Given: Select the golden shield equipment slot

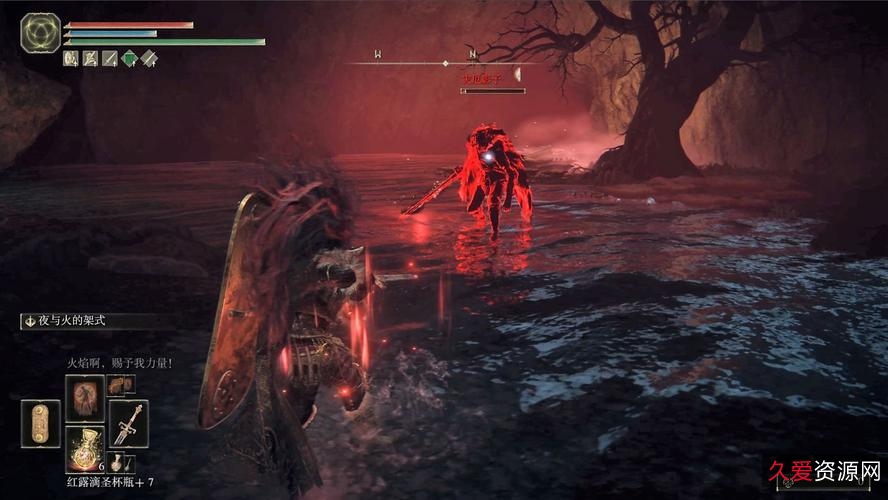Looking at the screenshot, I should click(x=40, y=422).
